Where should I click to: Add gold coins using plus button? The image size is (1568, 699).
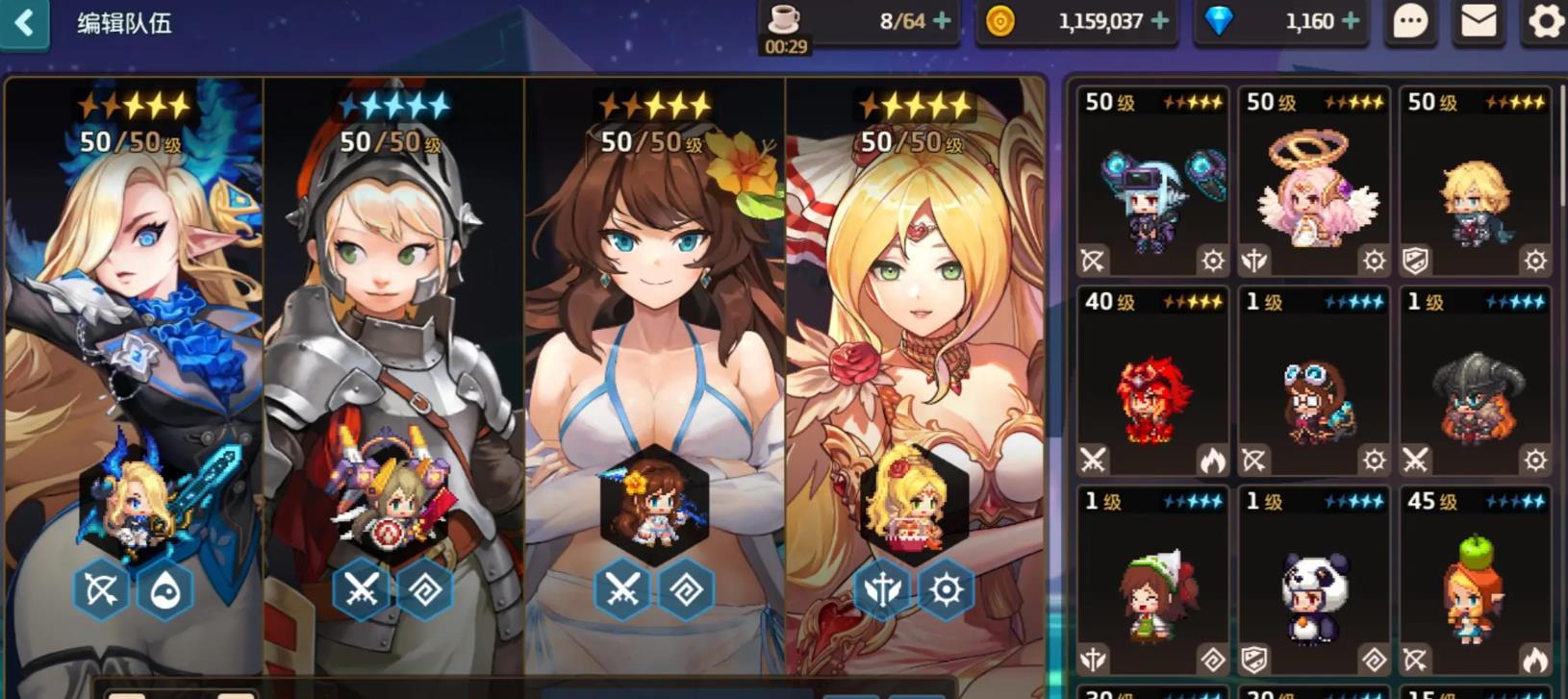click(1160, 21)
